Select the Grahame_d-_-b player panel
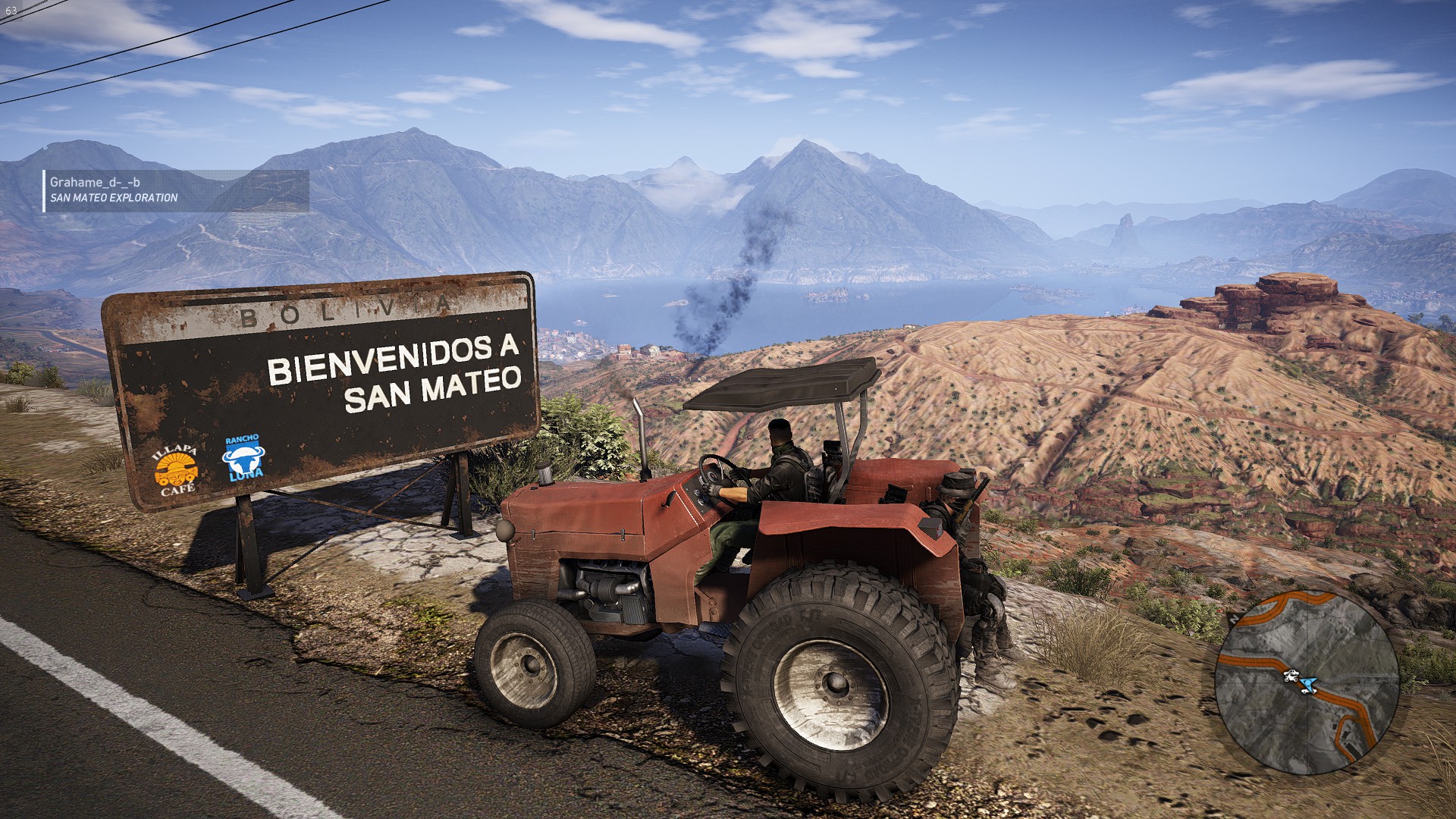The height and width of the screenshot is (819, 1456). pyautogui.click(x=176, y=190)
